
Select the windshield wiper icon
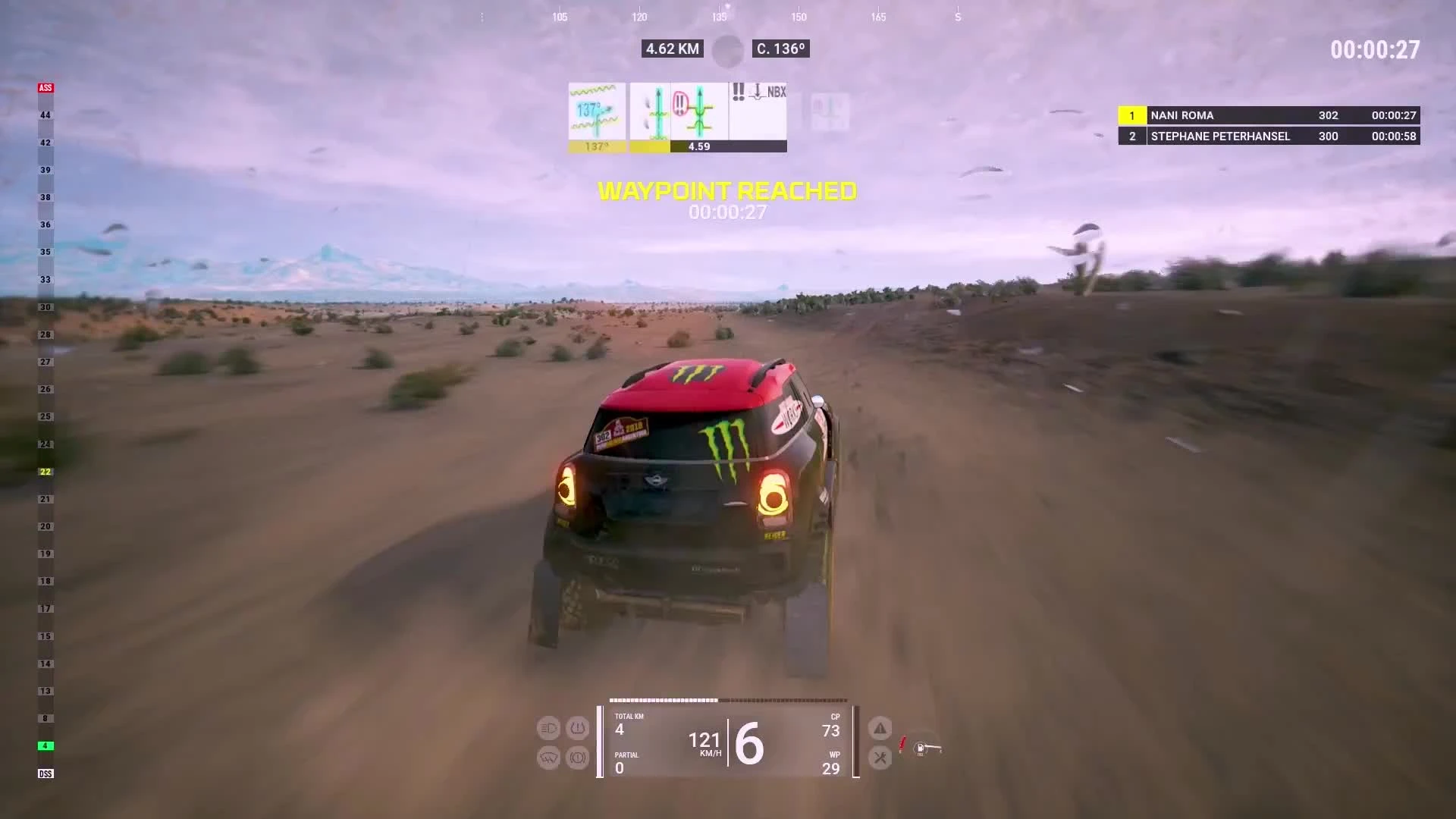548,758
